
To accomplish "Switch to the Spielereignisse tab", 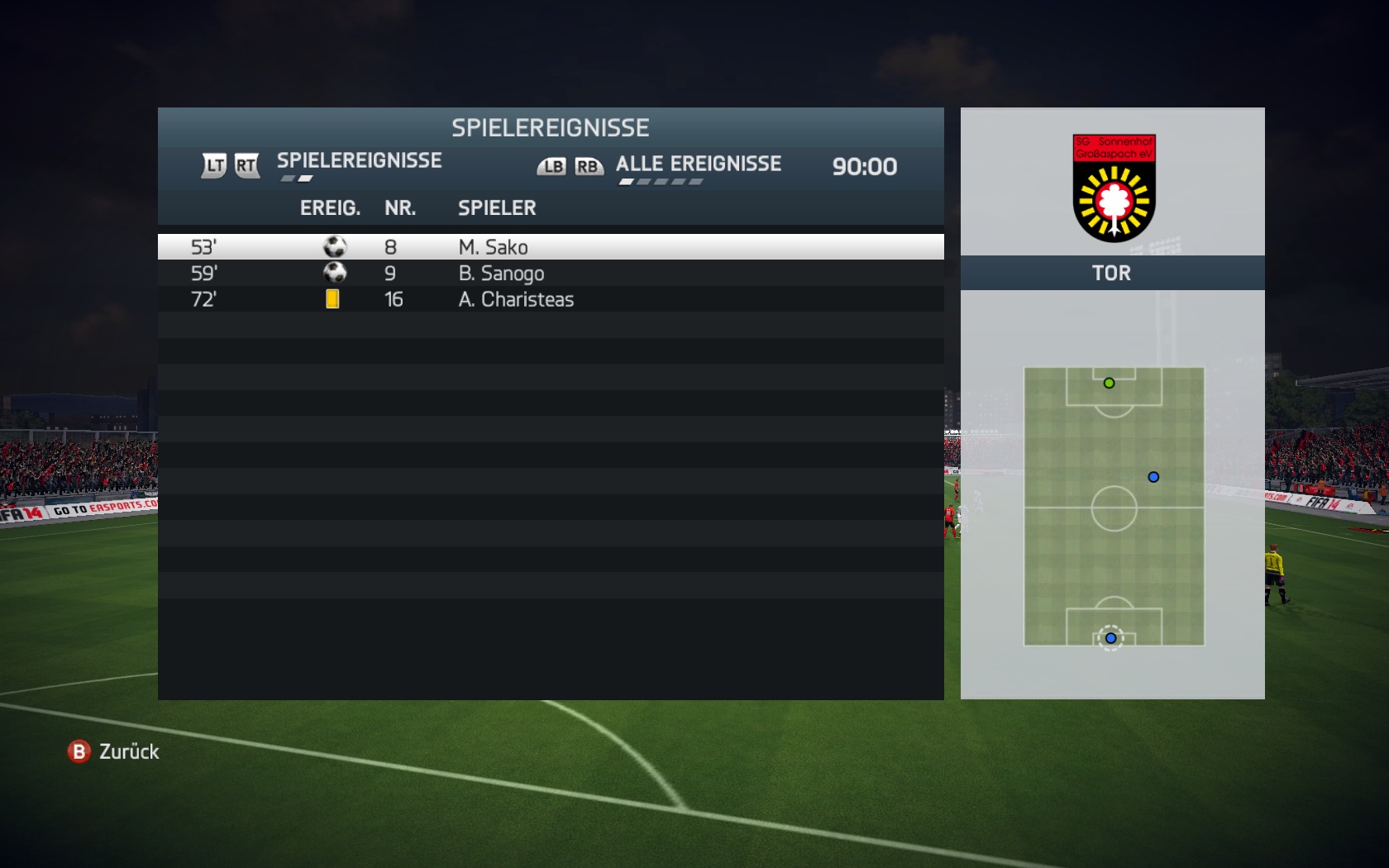I will [x=359, y=161].
